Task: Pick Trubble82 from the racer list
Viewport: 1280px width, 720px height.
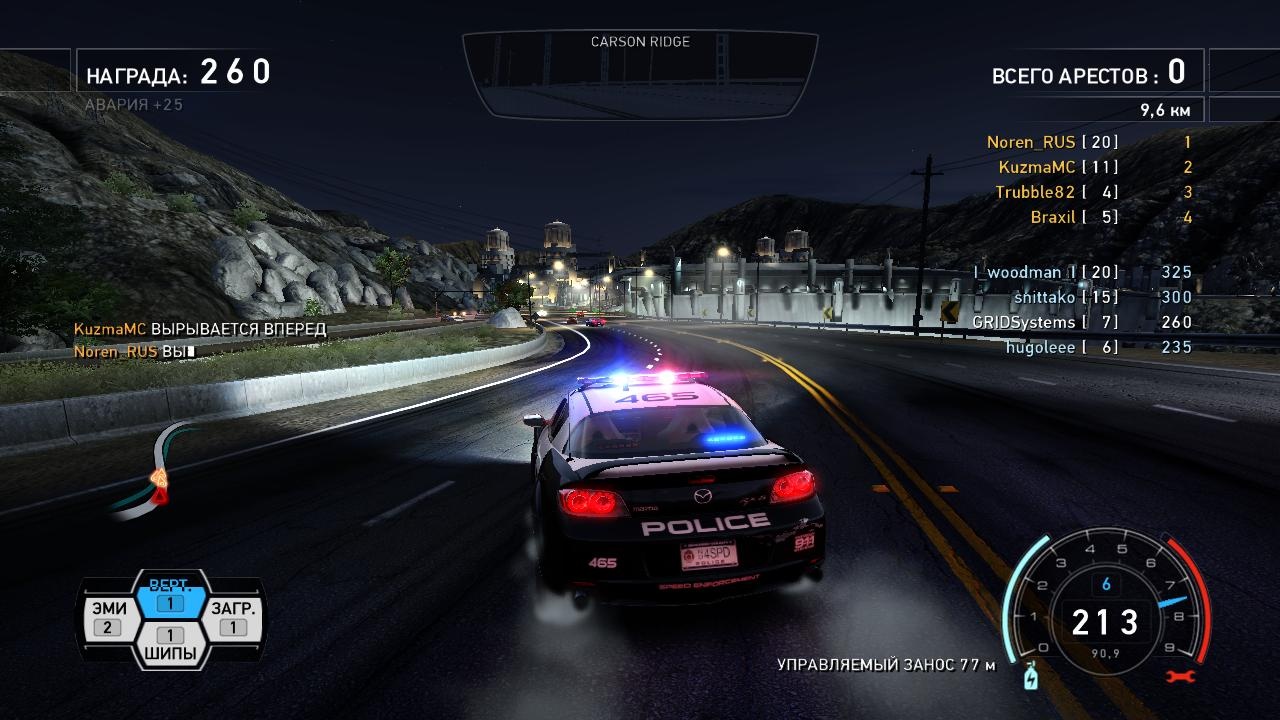Action: [1035, 193]
